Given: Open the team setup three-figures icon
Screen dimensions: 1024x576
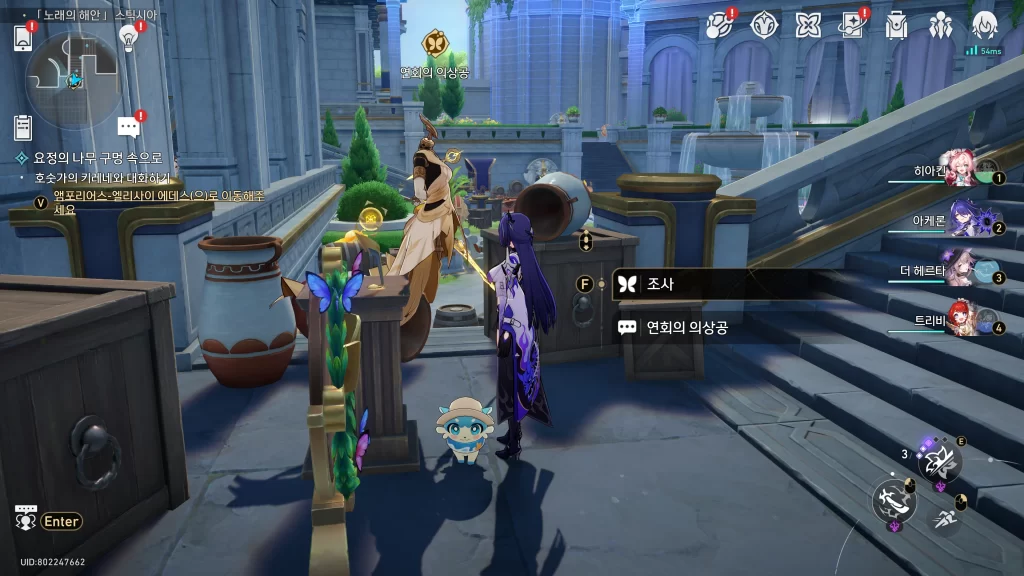Looking at the screenshot, I should [x=940, y=25].
